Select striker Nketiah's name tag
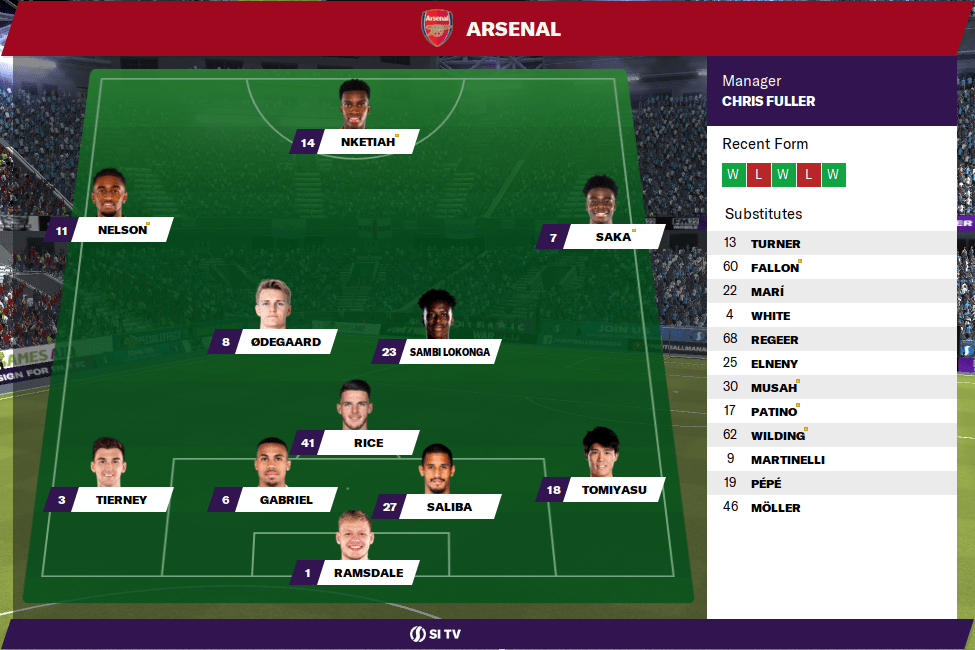 tap(366, 143)
